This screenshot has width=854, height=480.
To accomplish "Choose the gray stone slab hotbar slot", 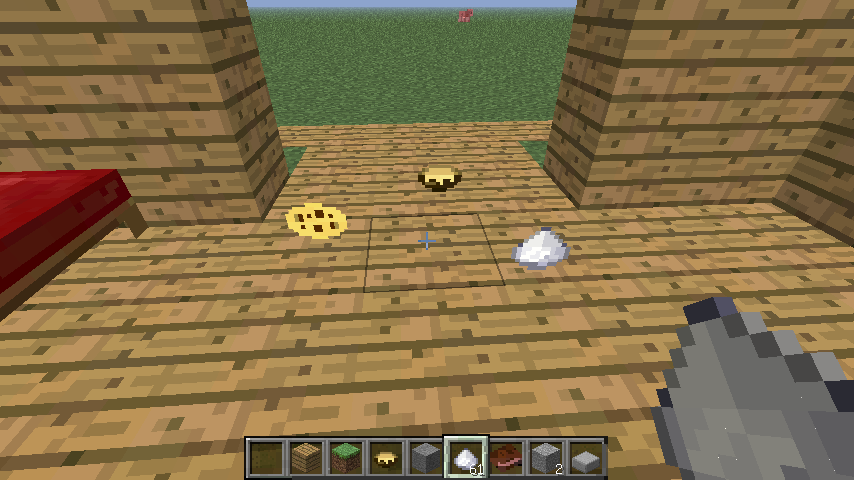I will [586, 458].
